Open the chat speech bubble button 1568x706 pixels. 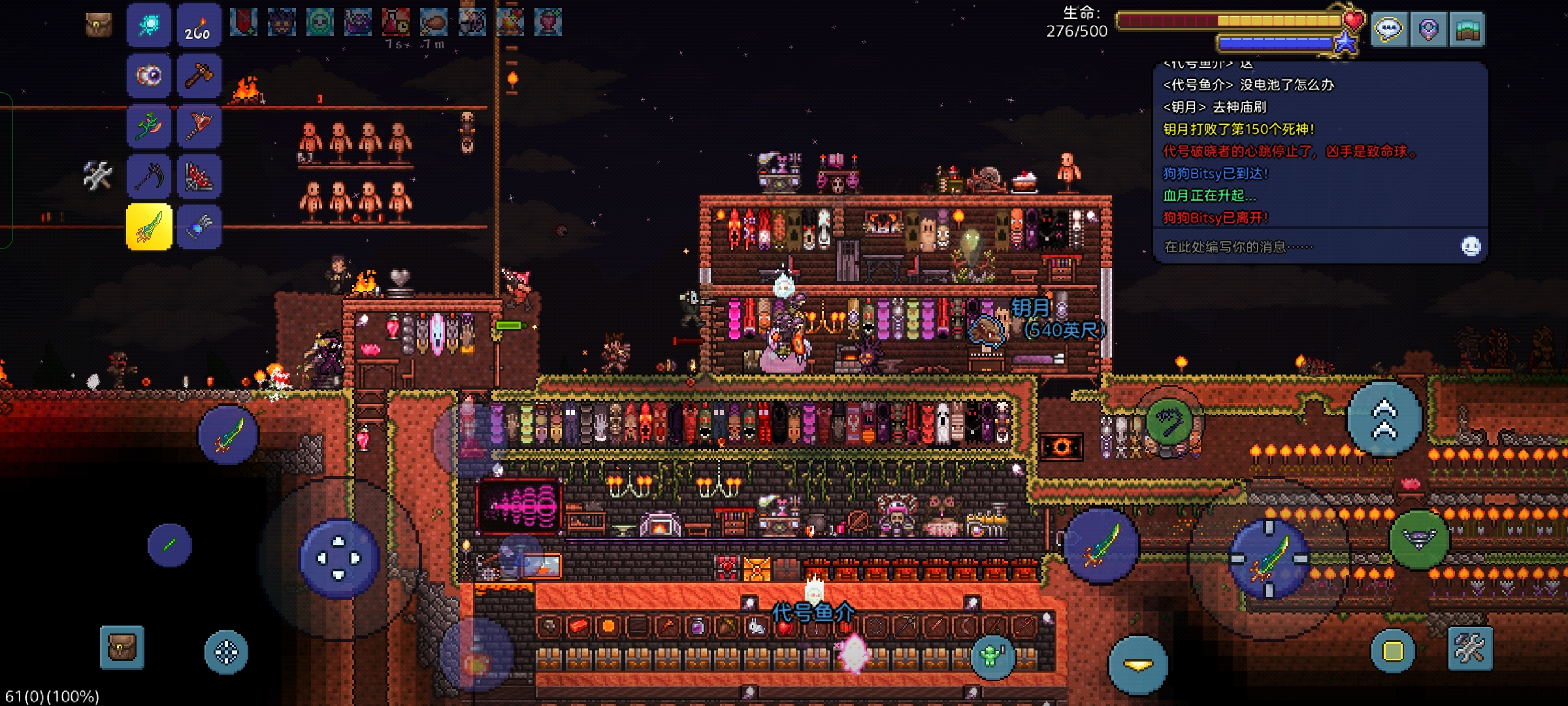click(1389, 30)
